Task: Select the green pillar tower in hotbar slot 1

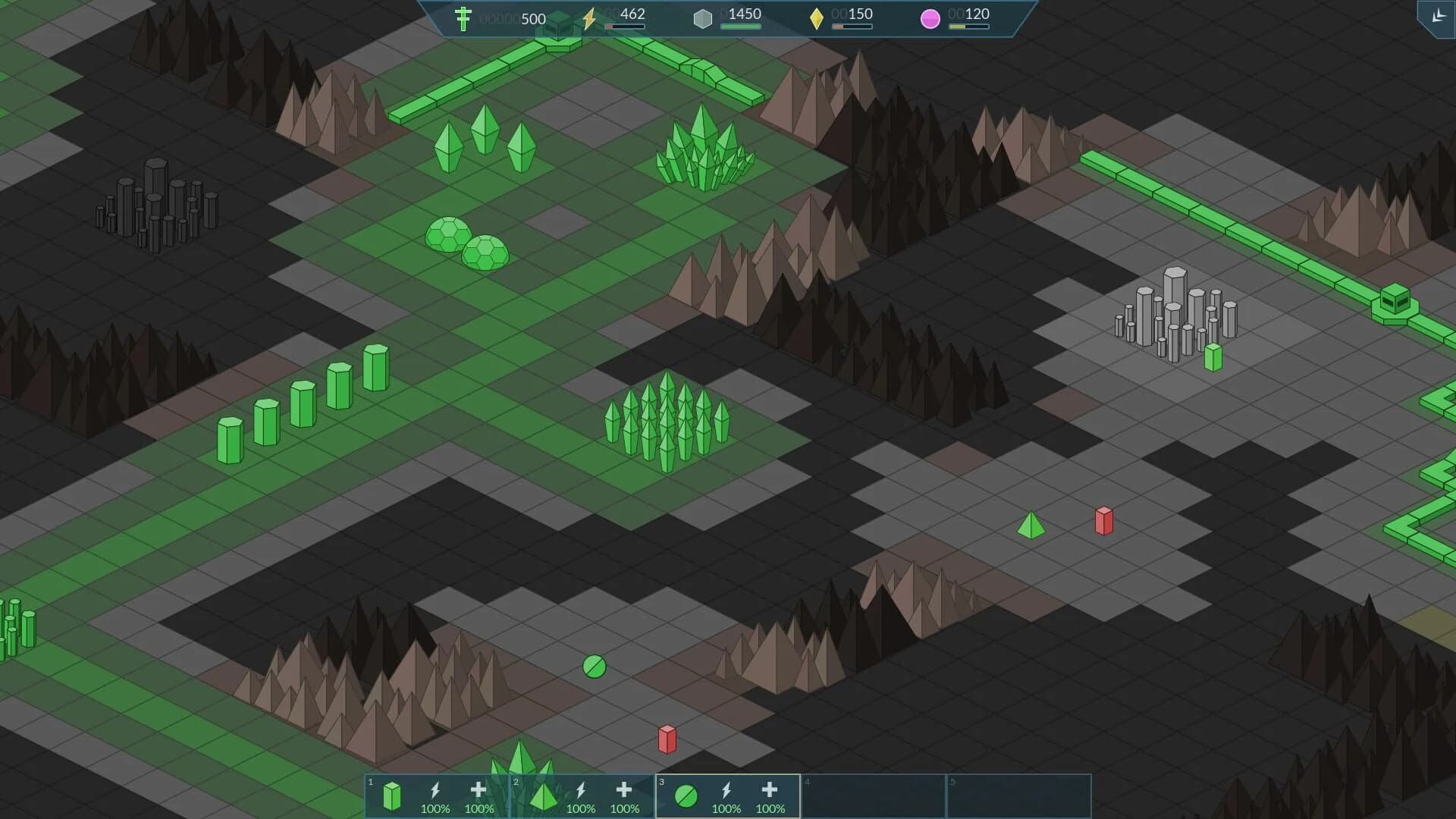Action: click(x=392, y=795)
